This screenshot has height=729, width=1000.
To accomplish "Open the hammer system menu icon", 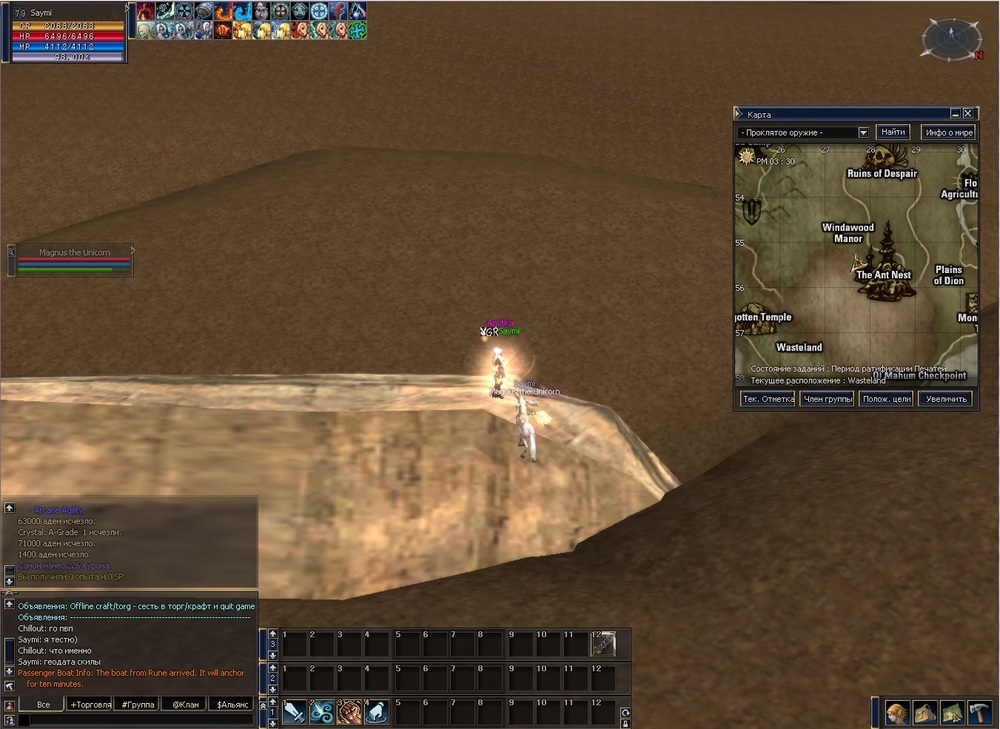I will [x=979, y=712].
